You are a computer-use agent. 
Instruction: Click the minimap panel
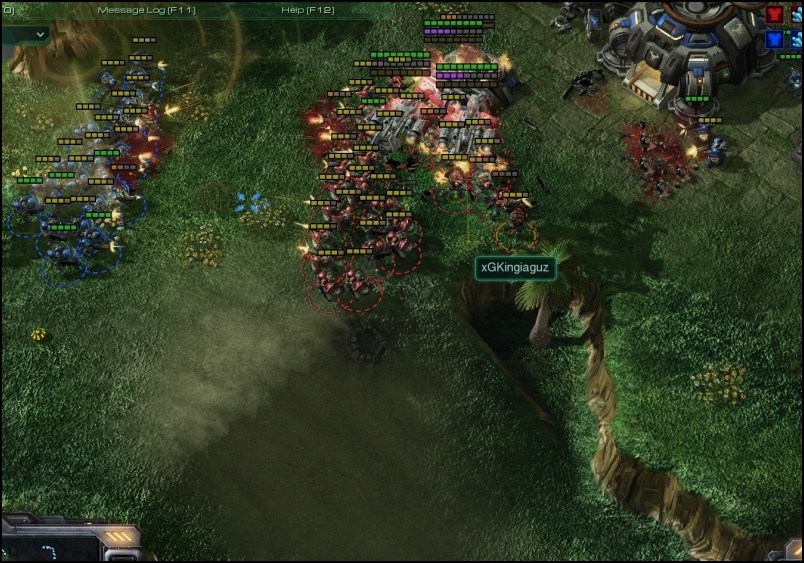(x=50, y=546)
